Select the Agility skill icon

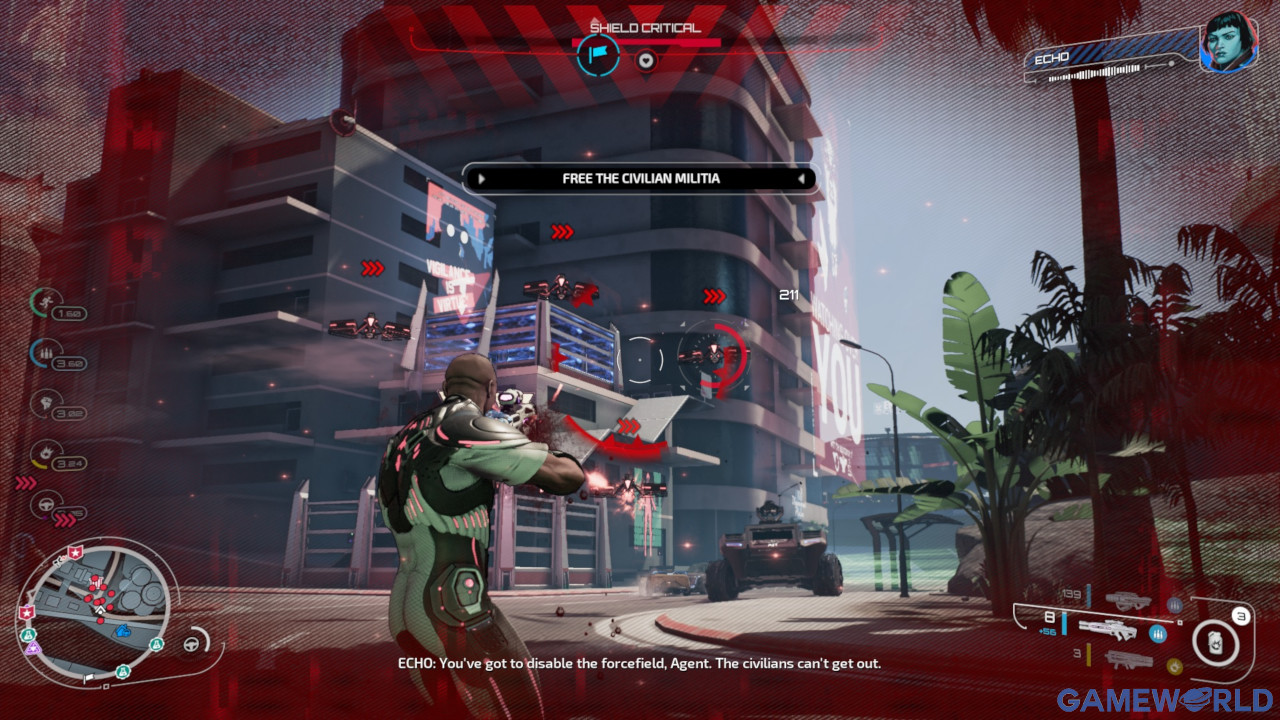click(x=45, y=301)
